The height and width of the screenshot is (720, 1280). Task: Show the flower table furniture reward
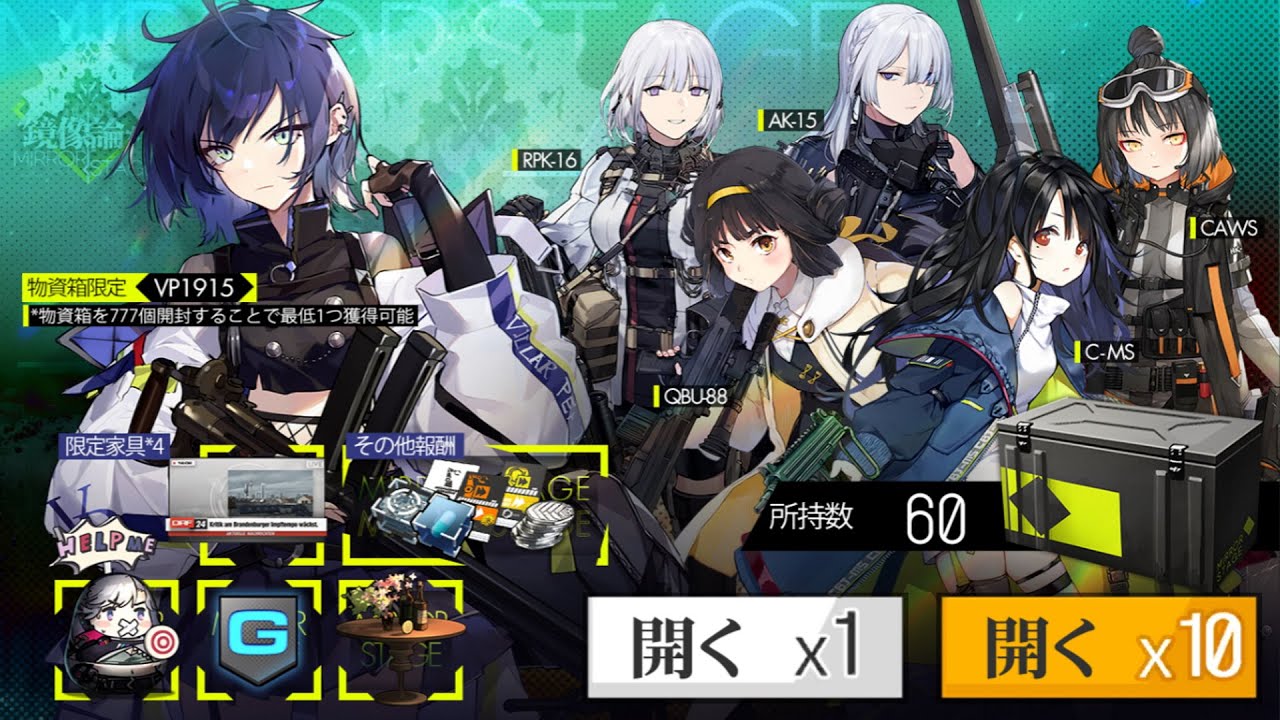point(400,640)
